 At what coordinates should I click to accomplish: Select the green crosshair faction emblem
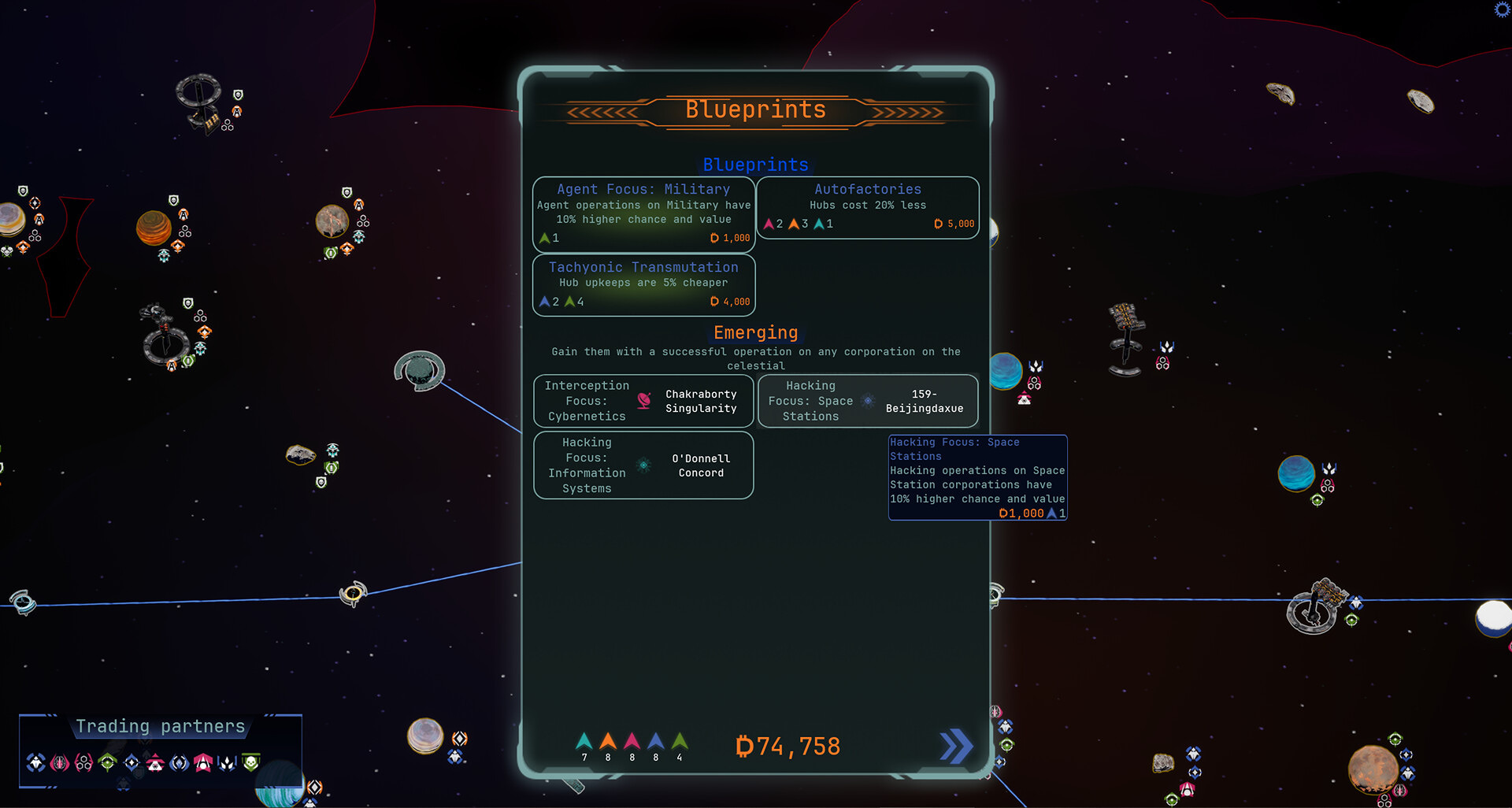click(x=106, y=762)
